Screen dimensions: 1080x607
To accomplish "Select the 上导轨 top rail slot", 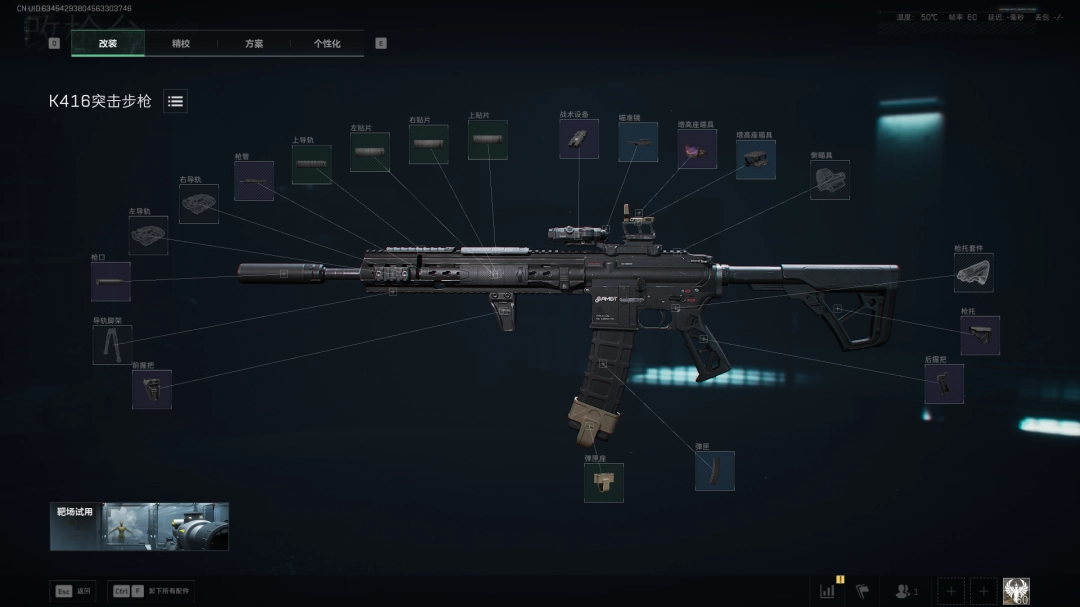I will (311, 164).
